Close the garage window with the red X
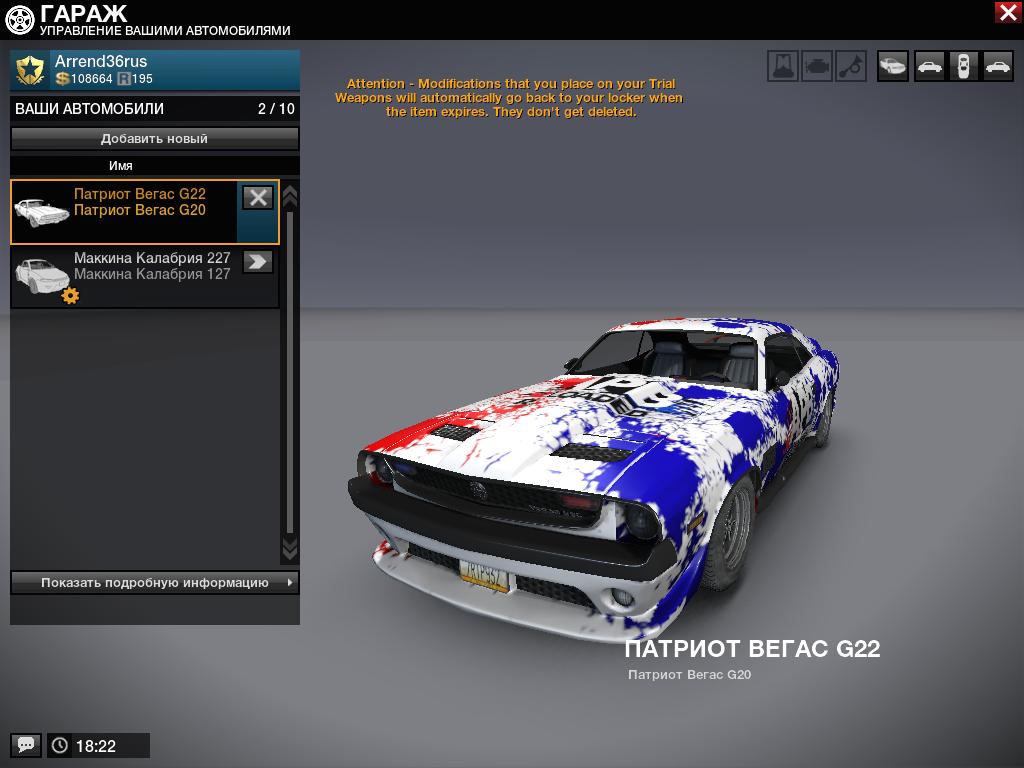Viewport: 1024px width, 768px height. [1007, 12]
